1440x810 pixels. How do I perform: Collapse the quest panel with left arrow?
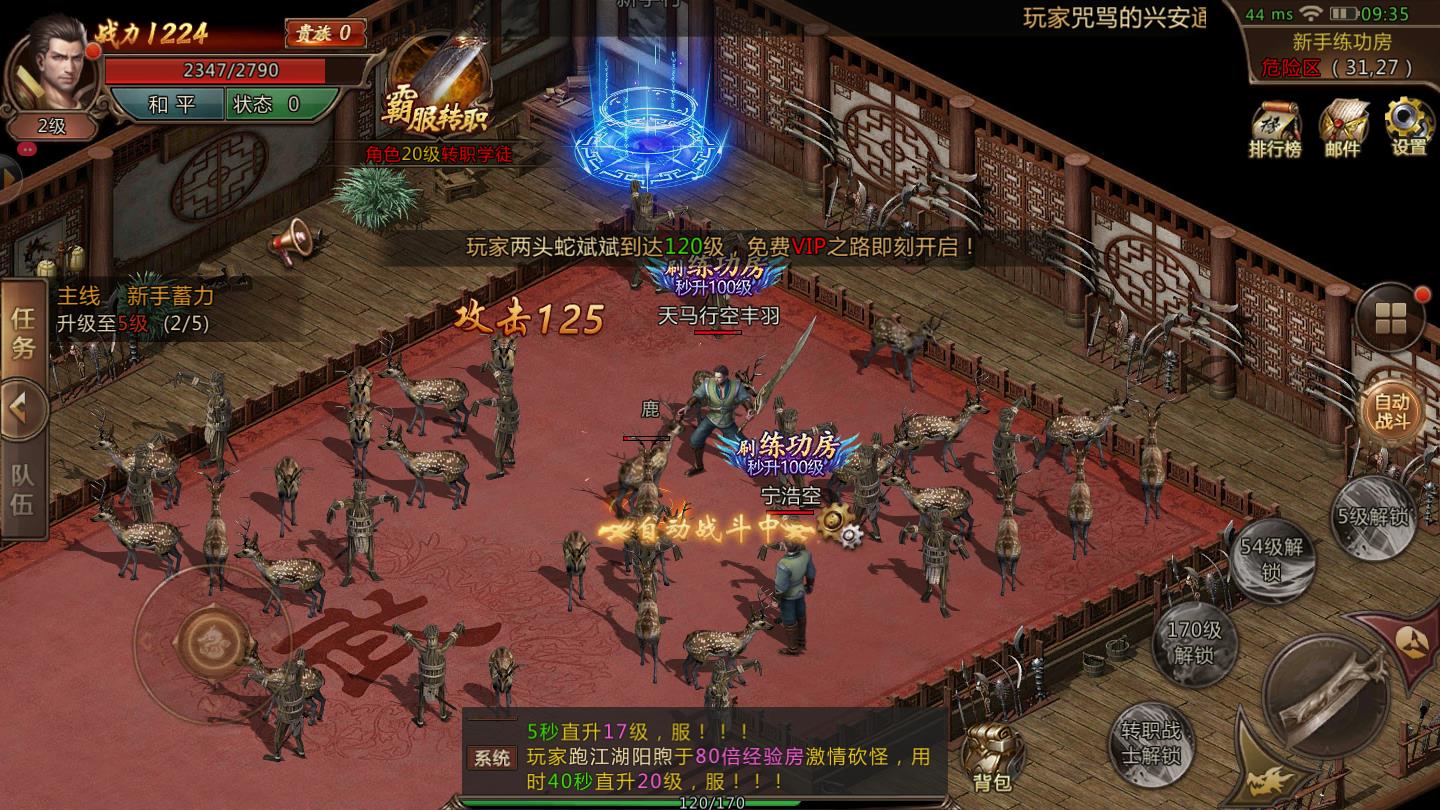(20, 407)
